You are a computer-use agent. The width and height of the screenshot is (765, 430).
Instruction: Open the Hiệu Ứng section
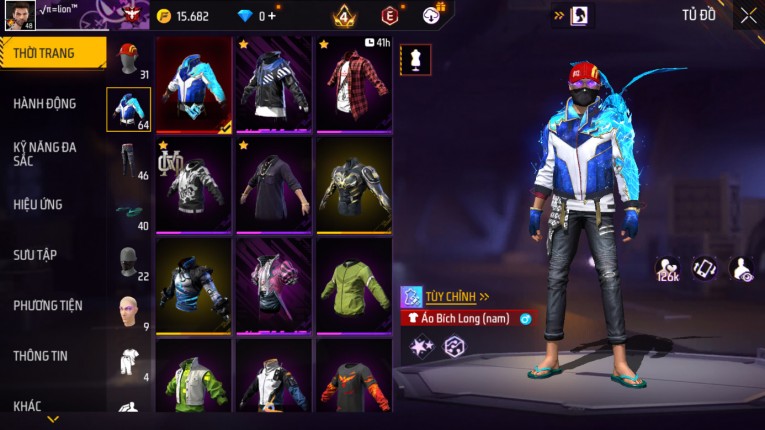pyautogui.click(x=38, y=204)
